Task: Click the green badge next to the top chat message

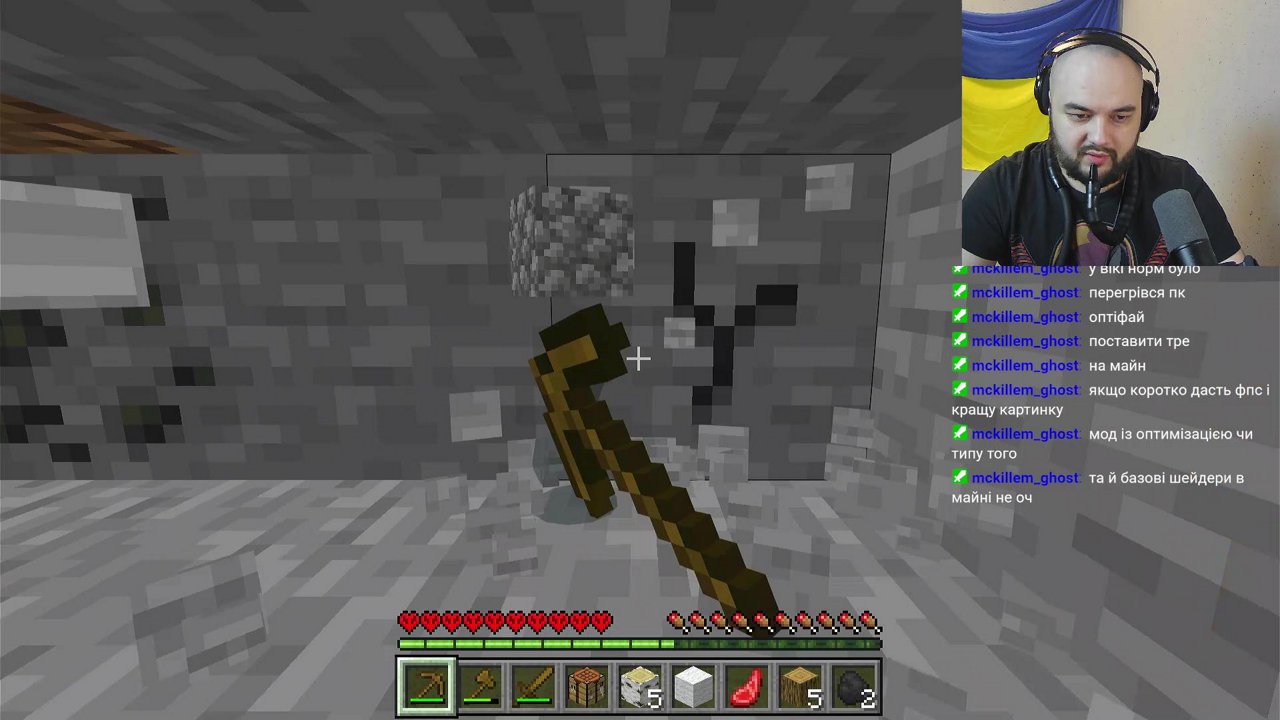Action: [960, 268]
